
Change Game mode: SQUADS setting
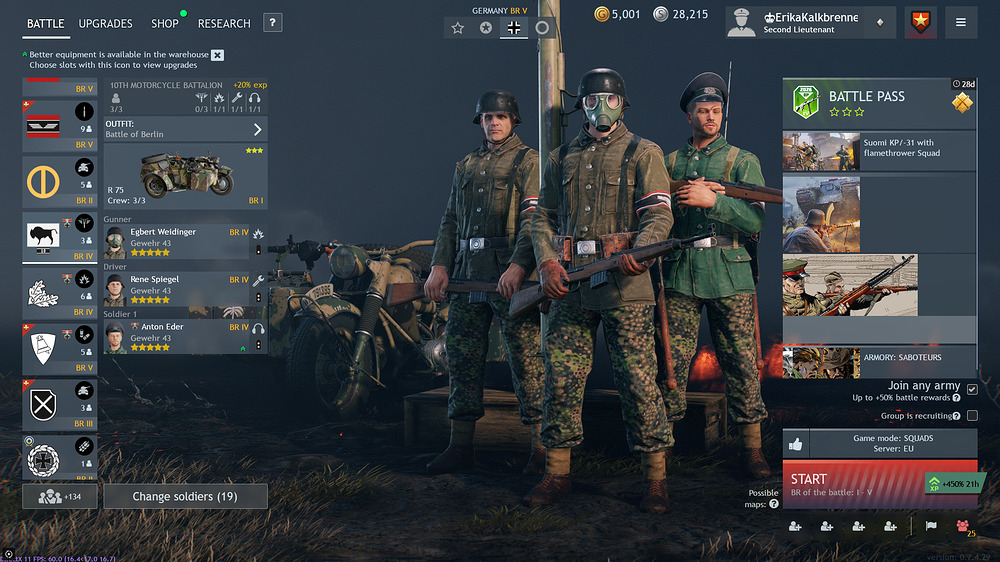892,444
